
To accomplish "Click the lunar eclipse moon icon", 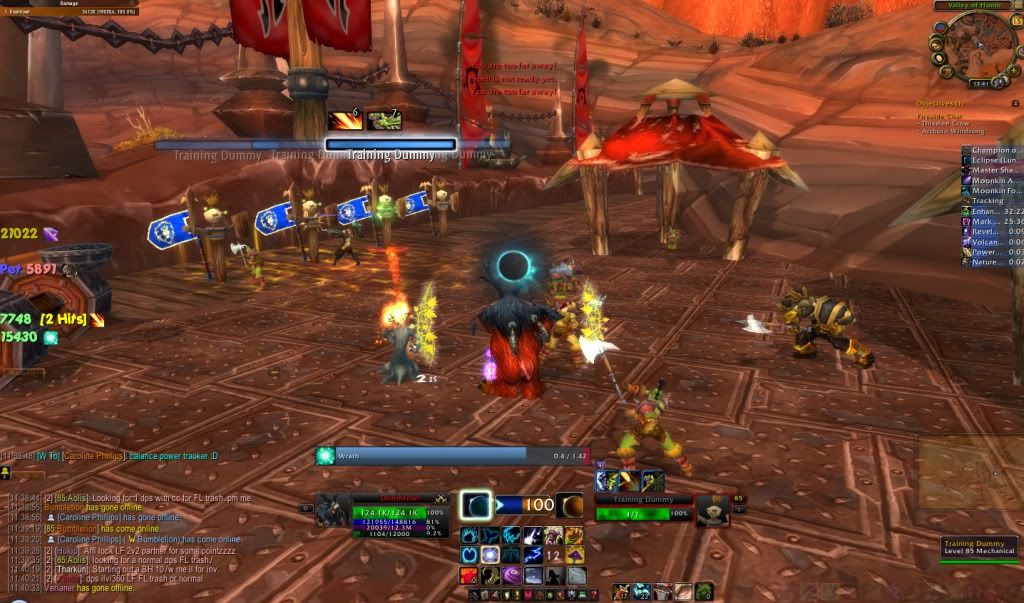I will pos(475,506).
